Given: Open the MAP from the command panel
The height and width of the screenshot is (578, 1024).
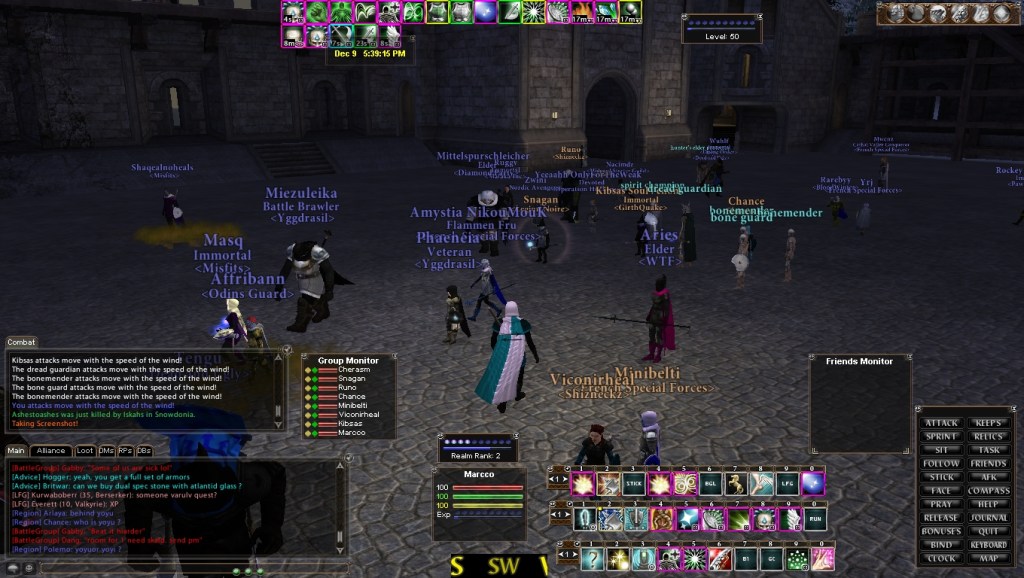Looking at the screenshot, I should pyautogui.click(x=988, y=558).
